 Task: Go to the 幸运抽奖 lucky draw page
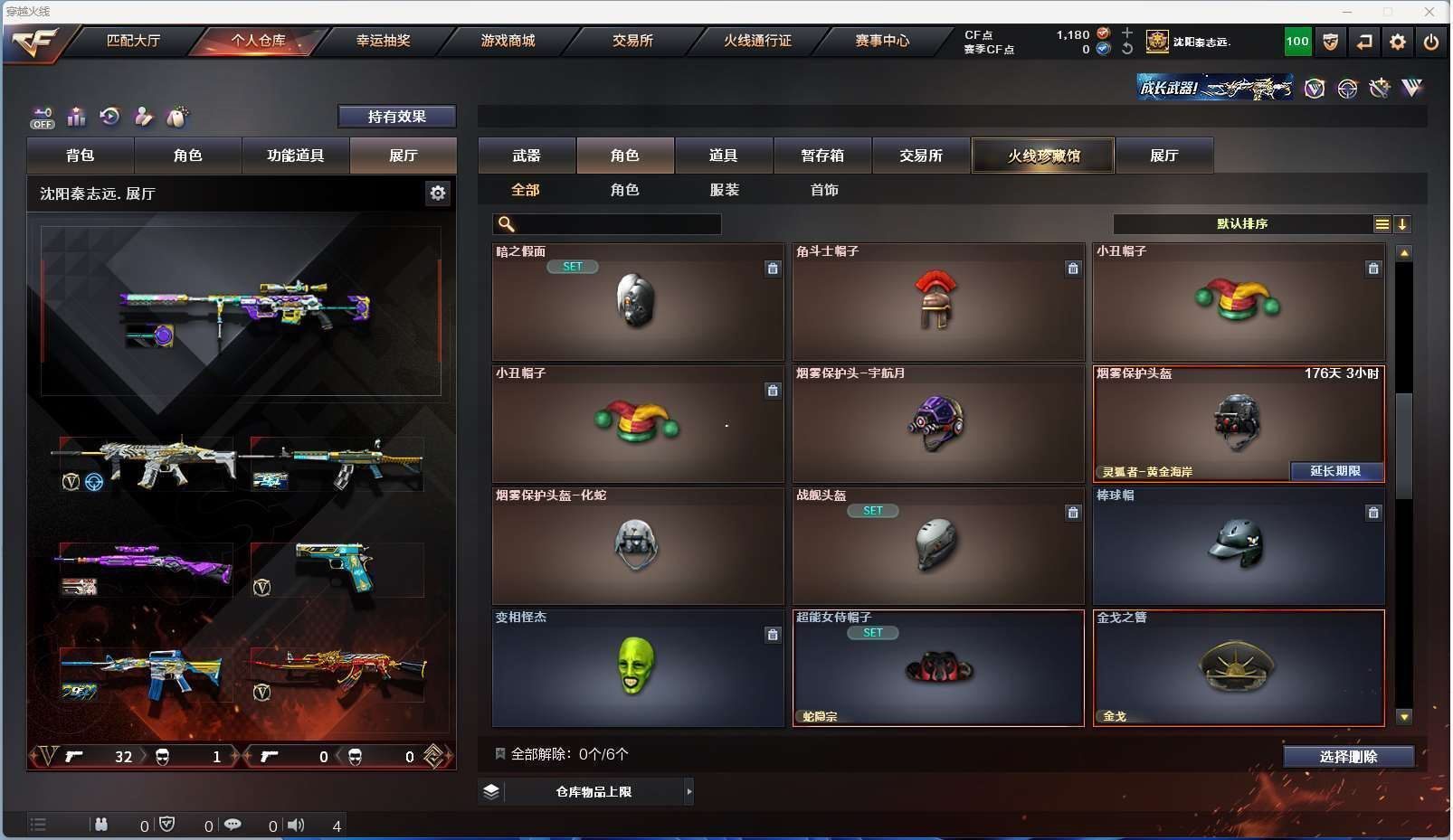[383, 41]
